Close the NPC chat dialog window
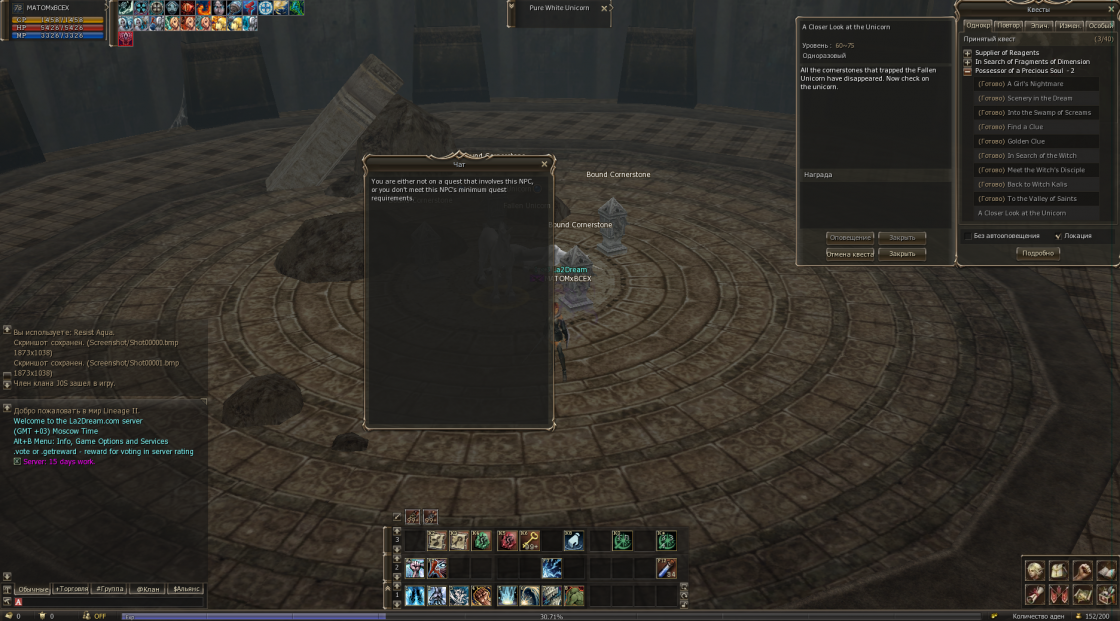1120x621 pixels. click(544, 163)
